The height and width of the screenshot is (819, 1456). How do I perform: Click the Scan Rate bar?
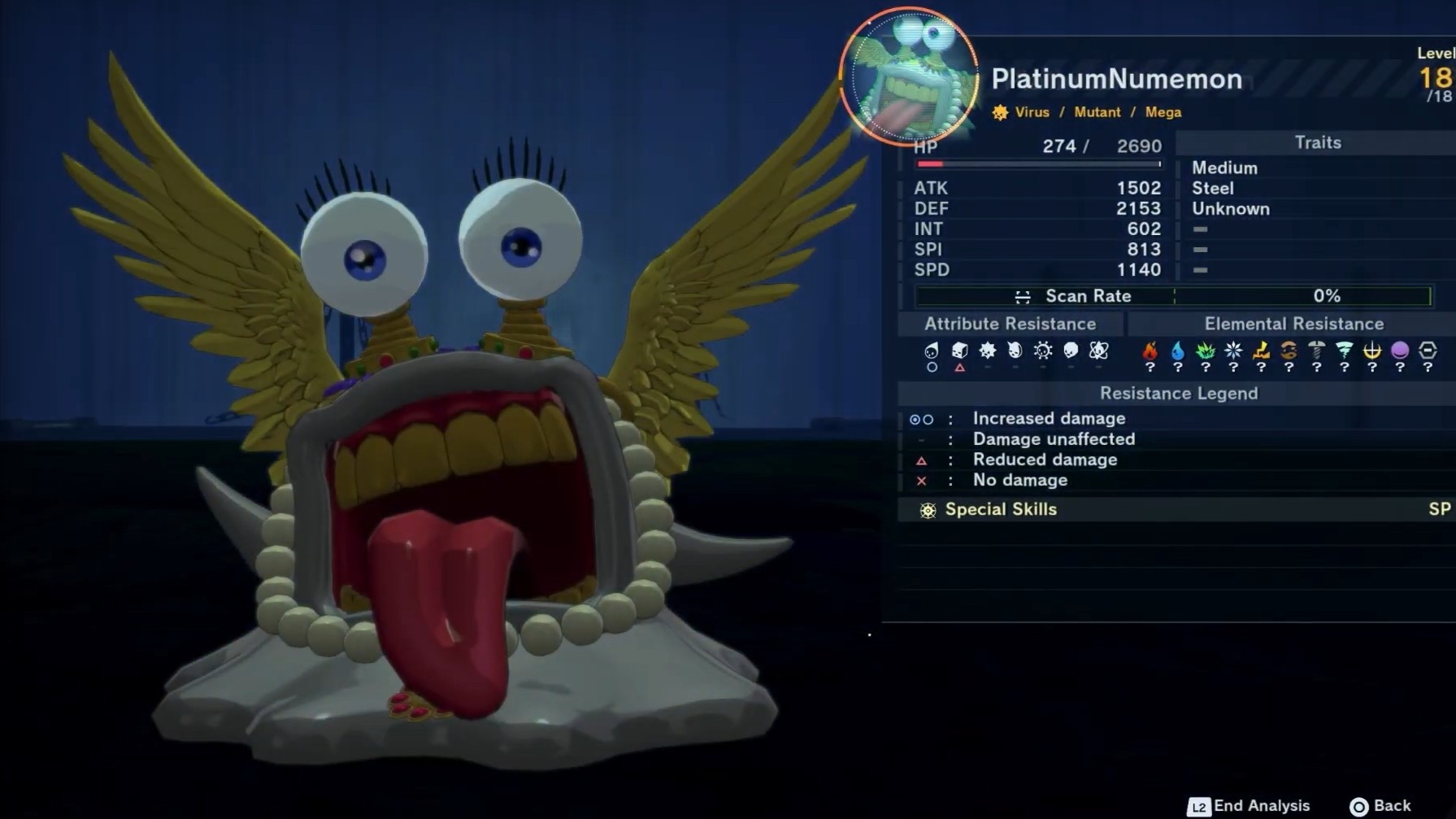coord(1173,296)
